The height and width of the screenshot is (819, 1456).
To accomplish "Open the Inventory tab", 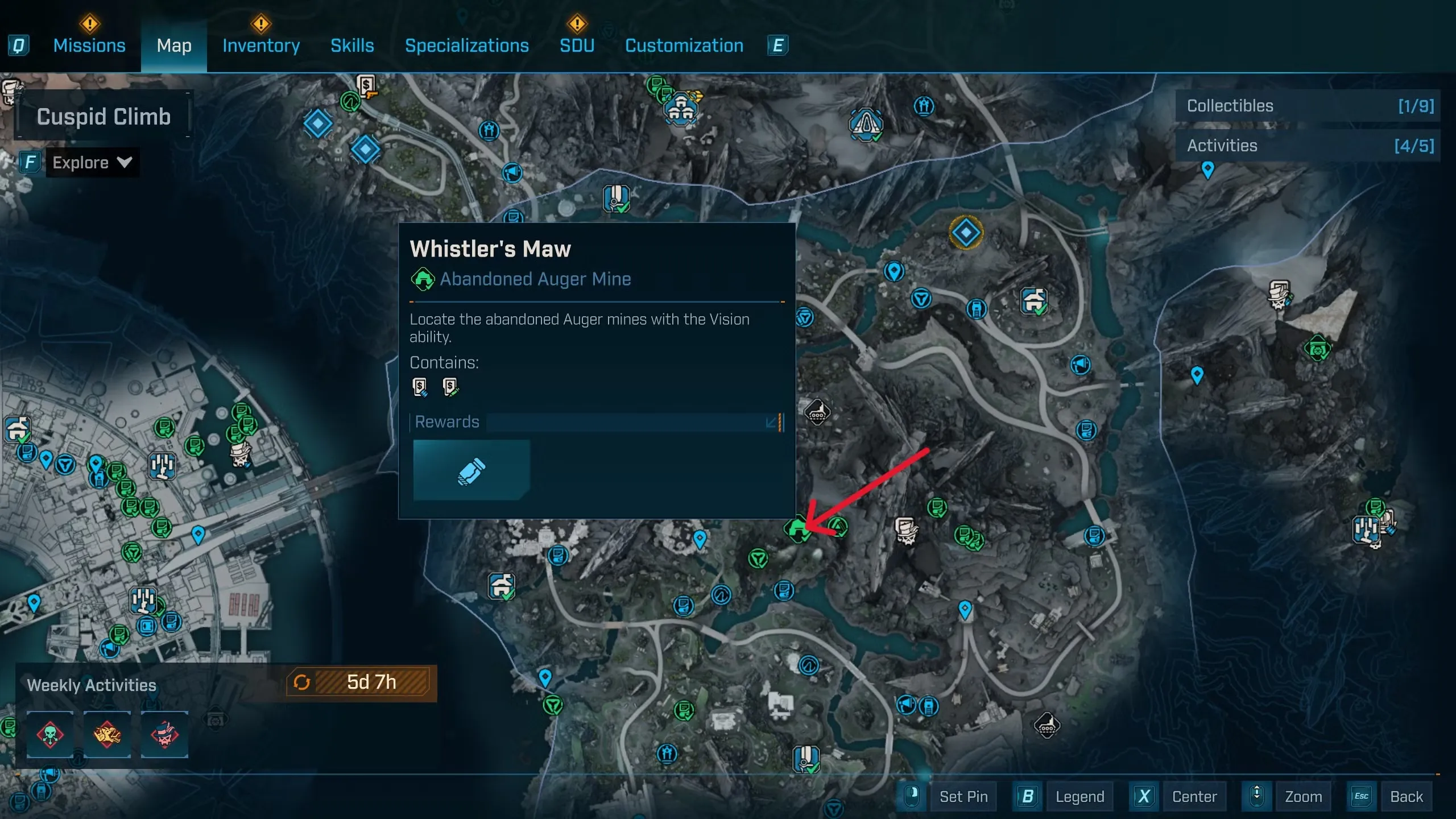I will click(x=261, y=45).
